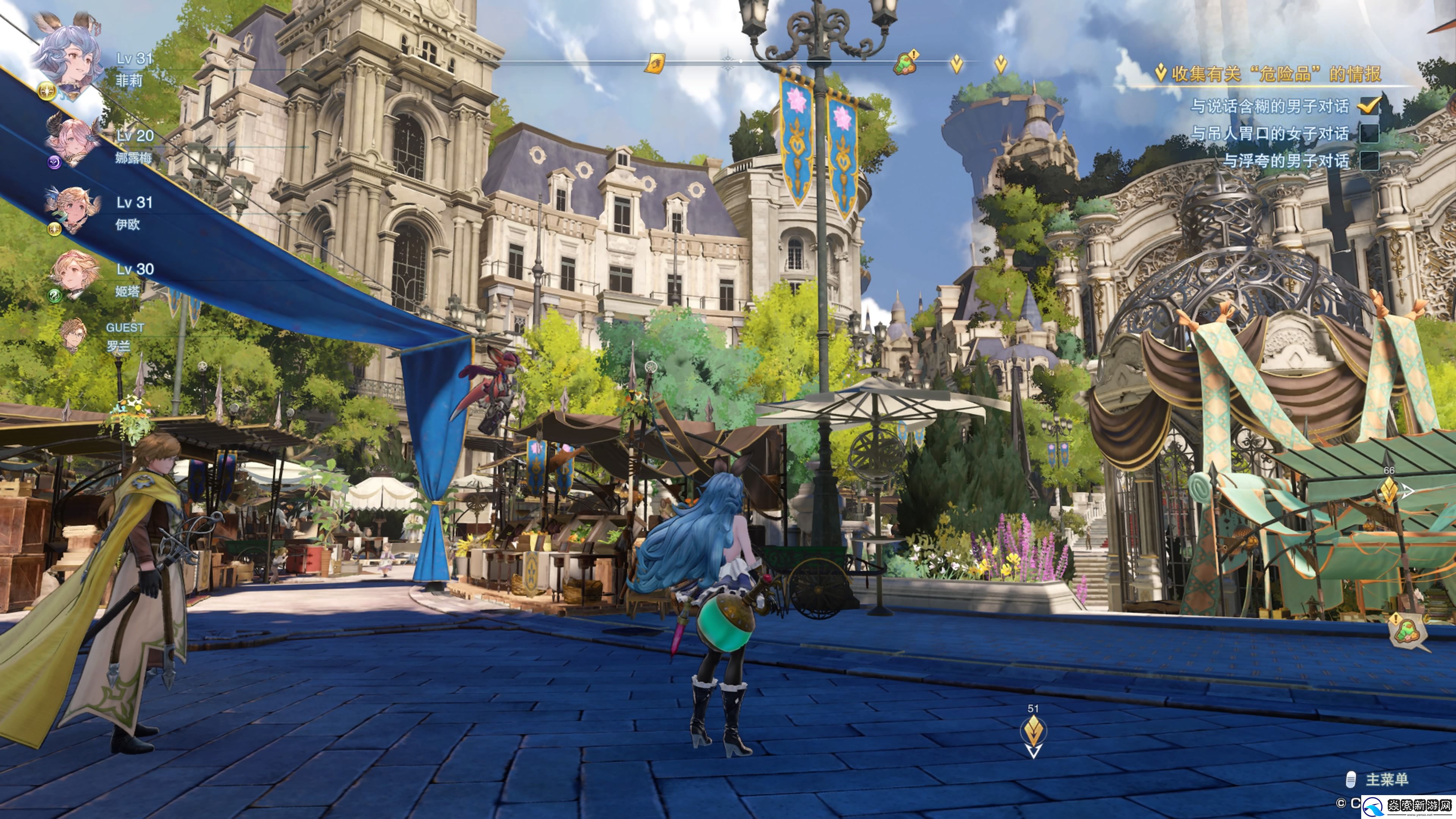Click guest Rolan's (罗兰) portrait
1456x819 pixels.
click(72, 334)
